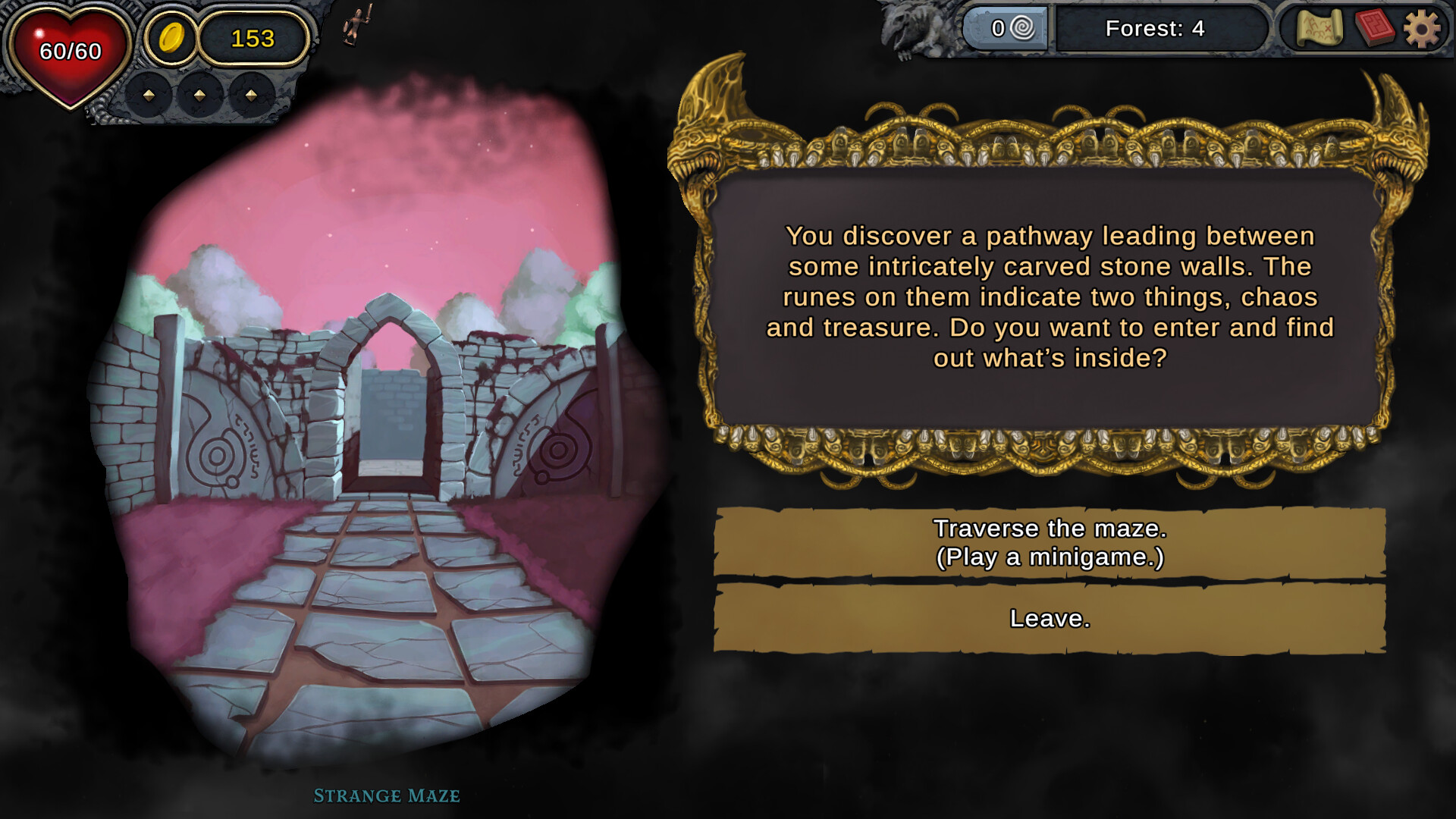Select the middle diamond gem slot

pos(198,97)
